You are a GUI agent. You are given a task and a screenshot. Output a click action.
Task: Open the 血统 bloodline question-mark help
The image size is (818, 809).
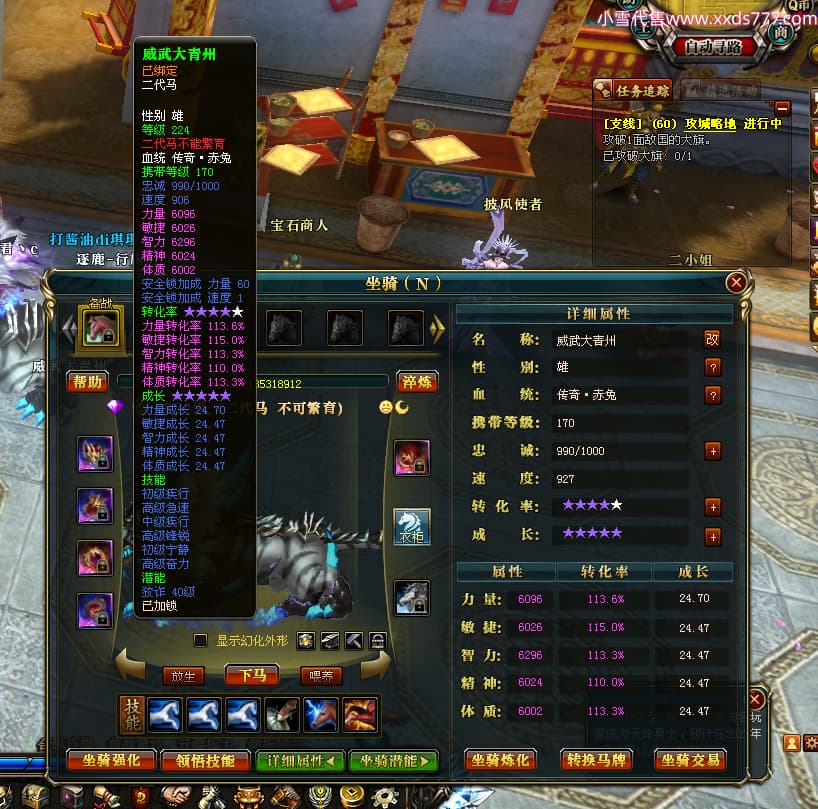tap(712, 395)
